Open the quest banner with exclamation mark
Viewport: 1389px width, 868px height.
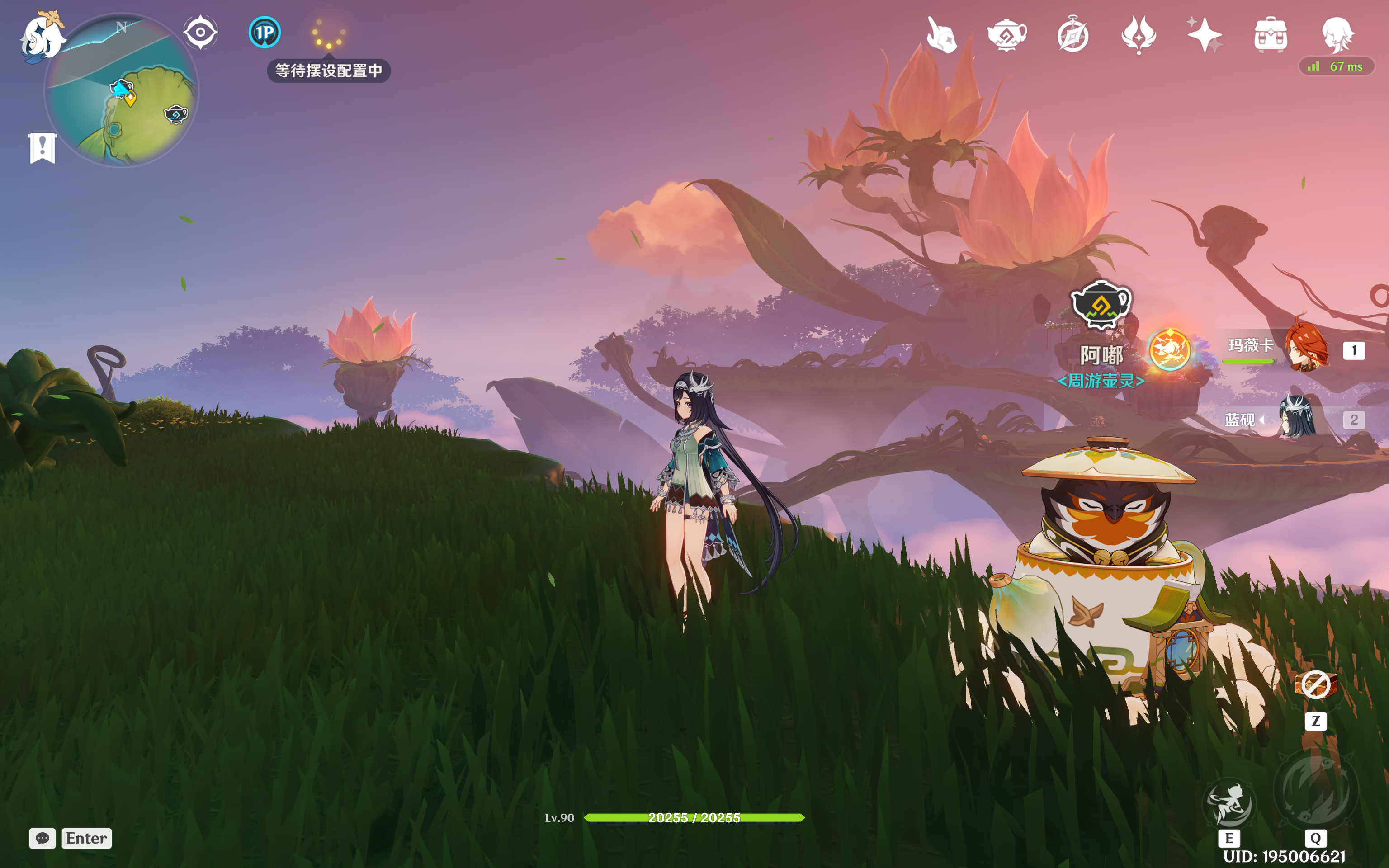pos(43,148)
